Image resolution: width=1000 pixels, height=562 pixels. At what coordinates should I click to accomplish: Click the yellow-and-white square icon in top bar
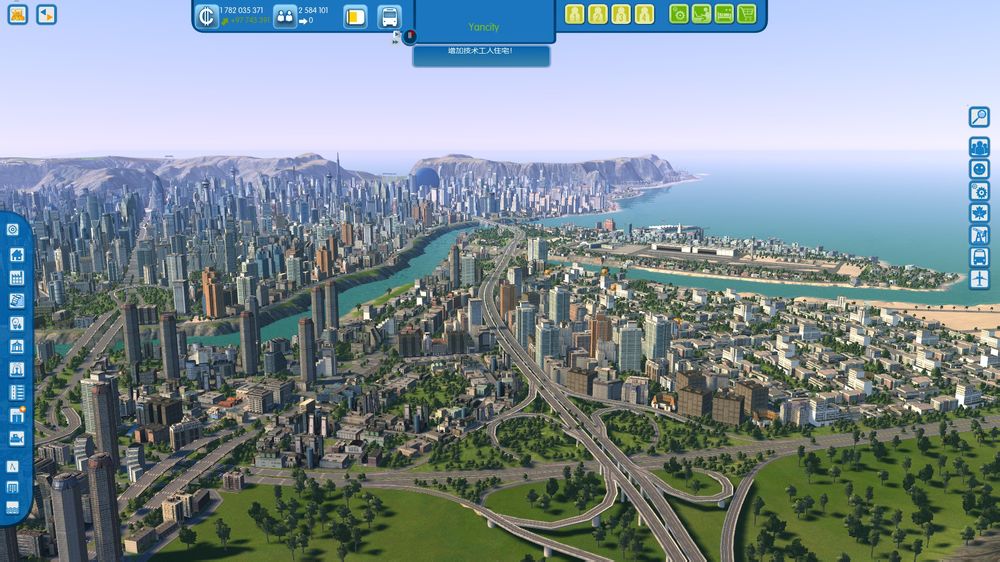pos(355,17)
